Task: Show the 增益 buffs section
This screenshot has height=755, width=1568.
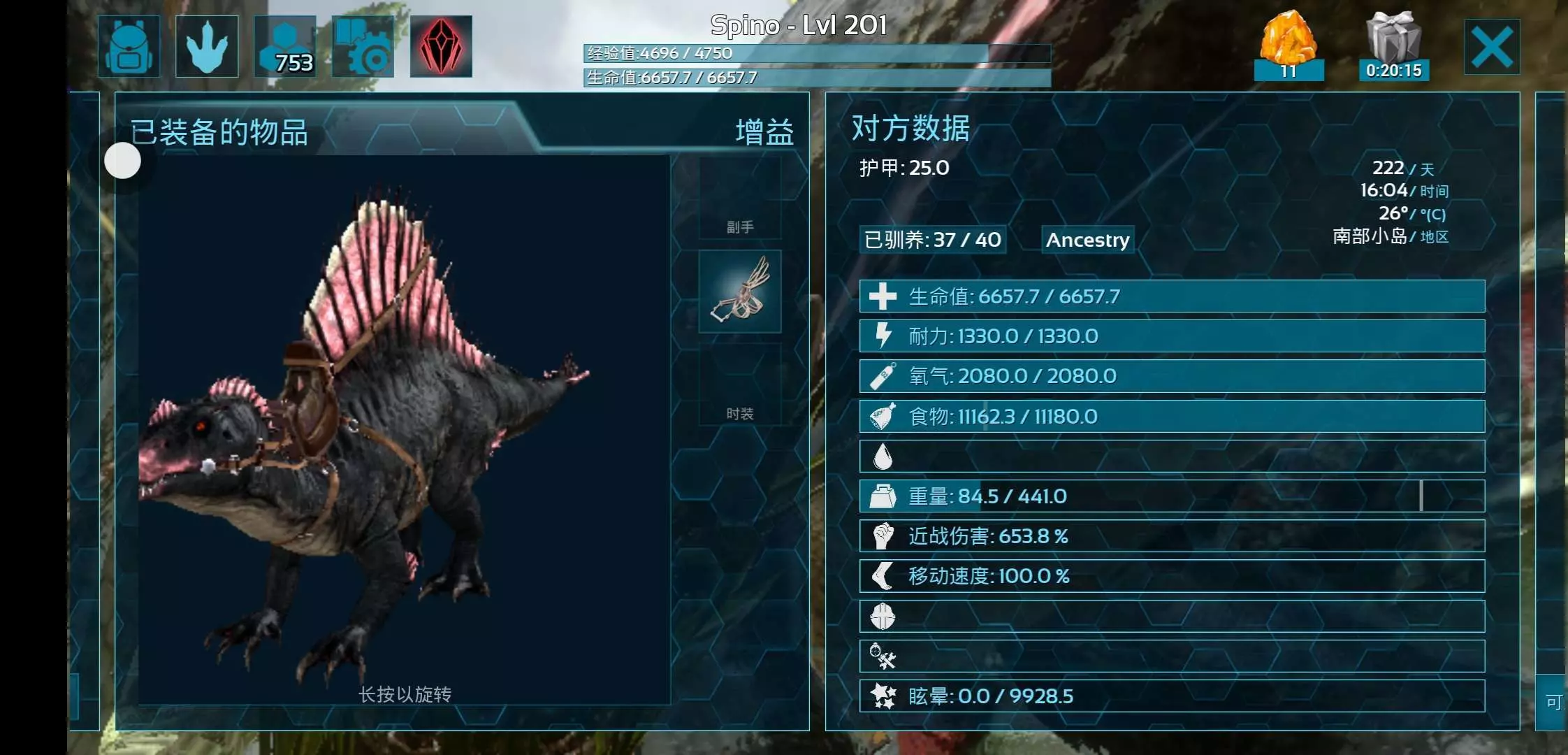Action: [x=764, y=132]
